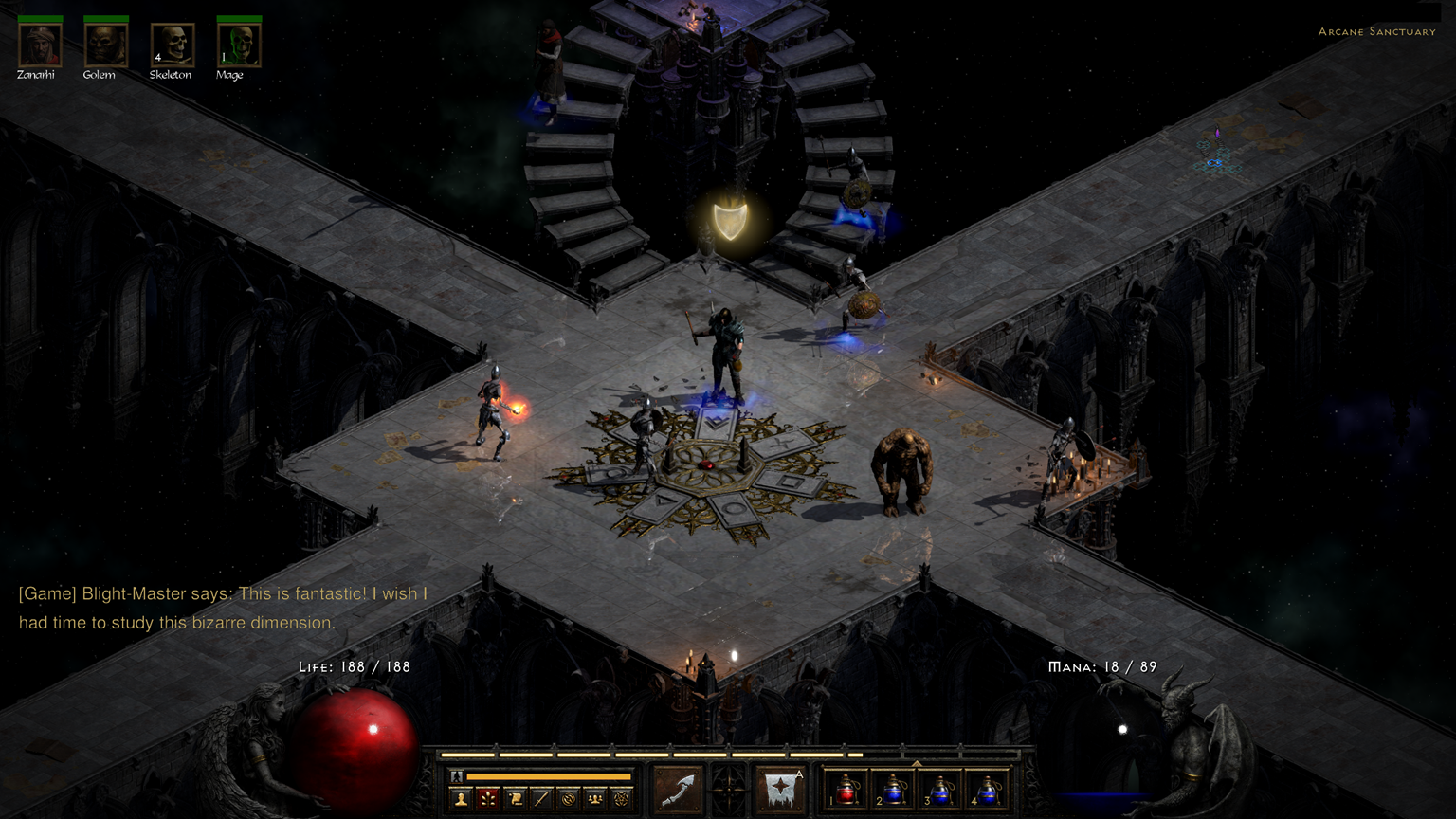Choose the Mage minion portrait
Image resolution: width=1456 pixels, height=819 pixels.
239,45
